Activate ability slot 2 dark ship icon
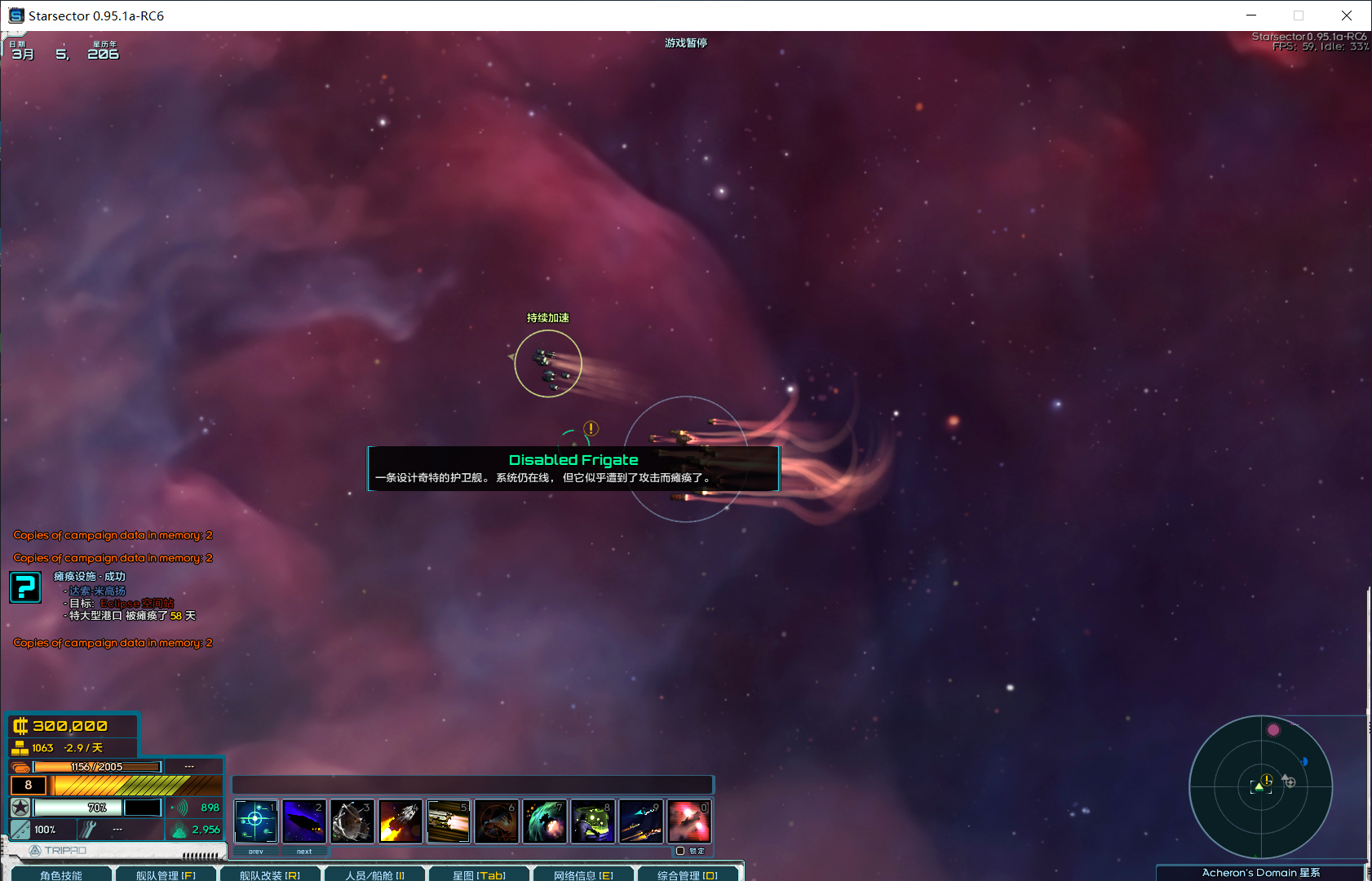1372x881 pixels. pyautogui.click(x=303, y=821)
